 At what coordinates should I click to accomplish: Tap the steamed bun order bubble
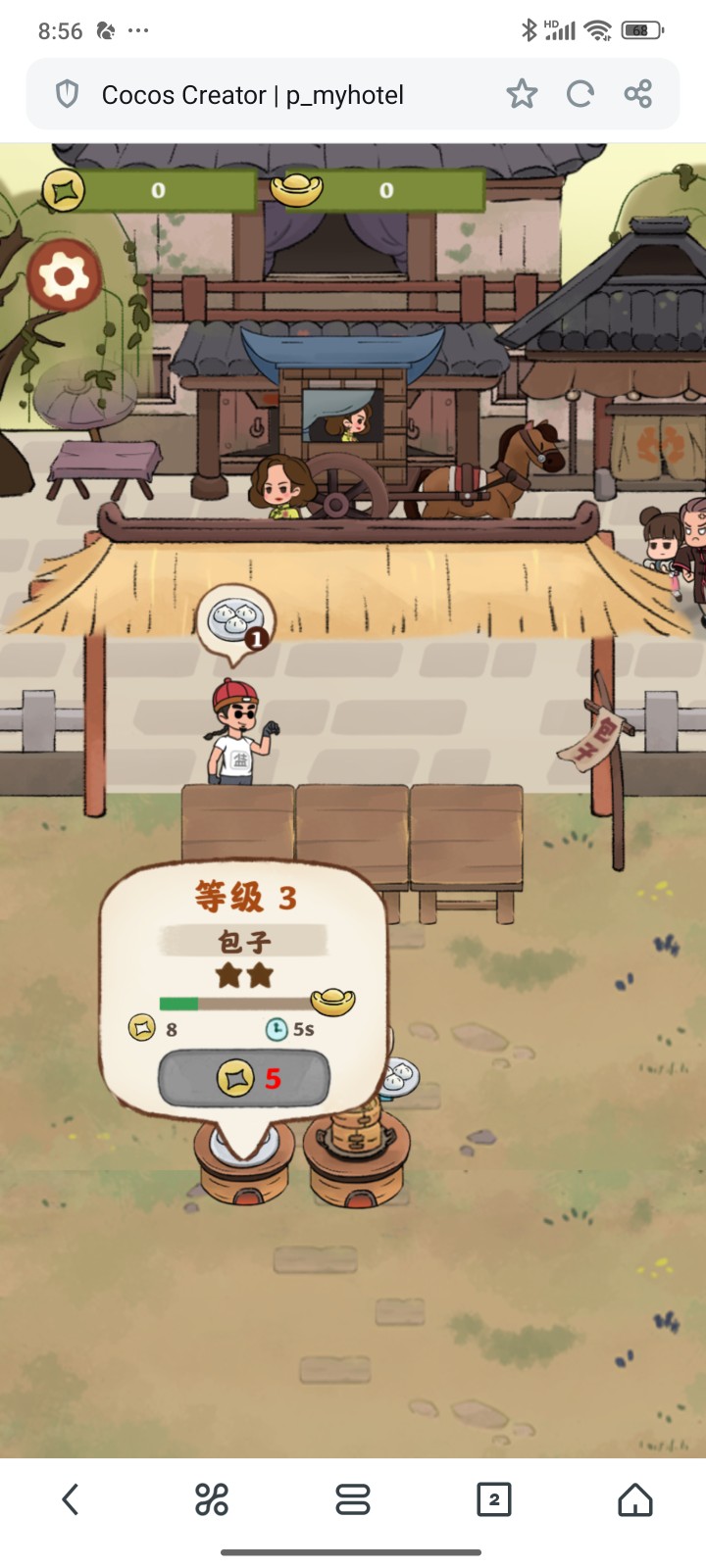pyautogui.click(x=235, y=621)
